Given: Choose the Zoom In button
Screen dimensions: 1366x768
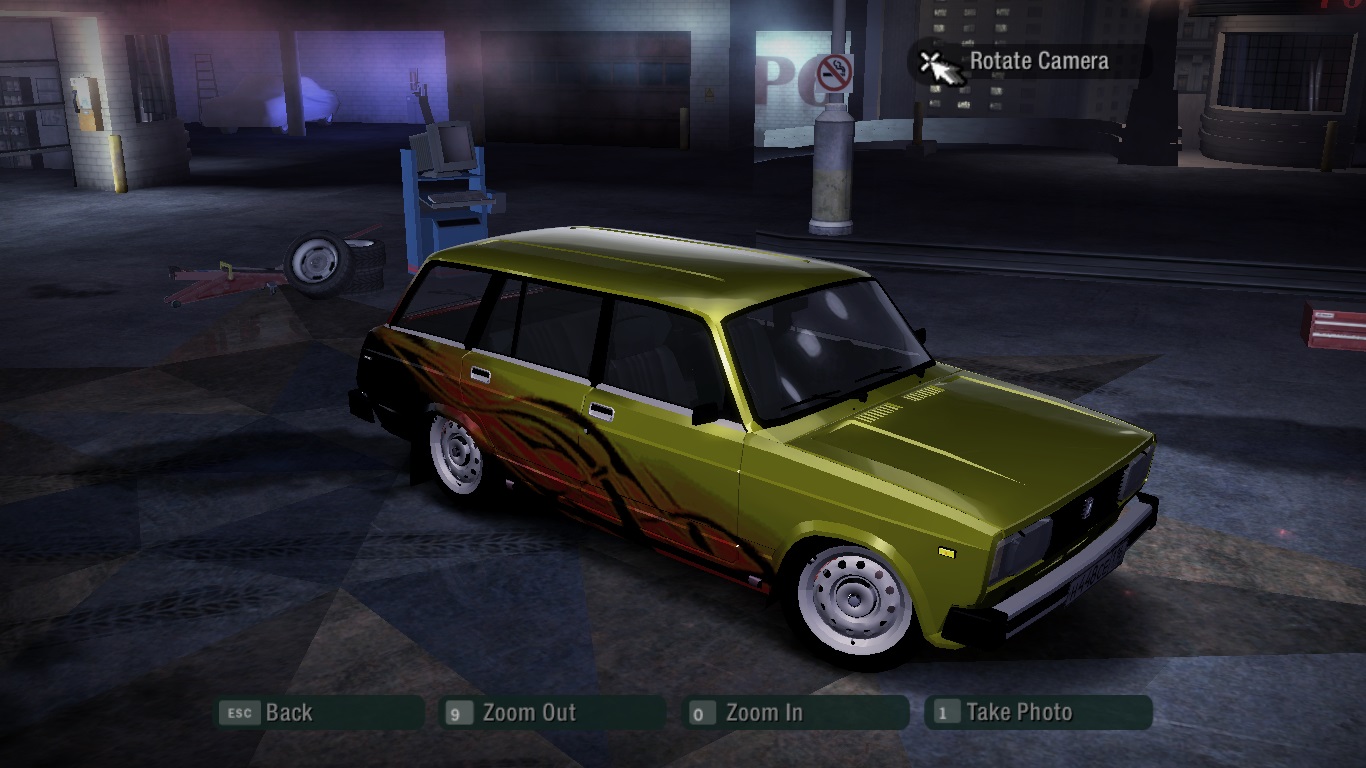Looking at the screenshot, I should click(x=797, y=713).
